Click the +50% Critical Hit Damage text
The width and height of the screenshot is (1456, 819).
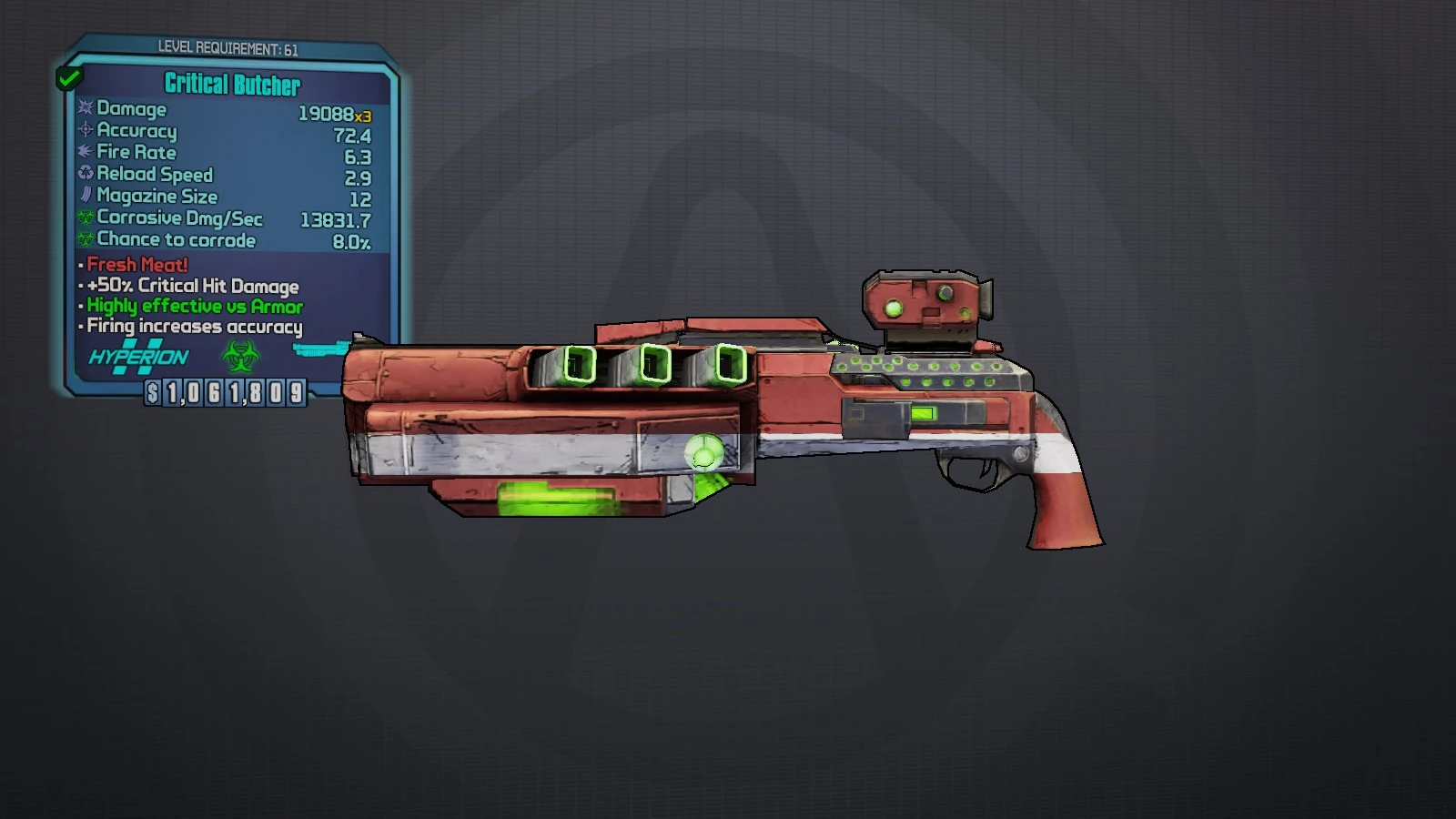pyautogui.click(x=191, y=286)
